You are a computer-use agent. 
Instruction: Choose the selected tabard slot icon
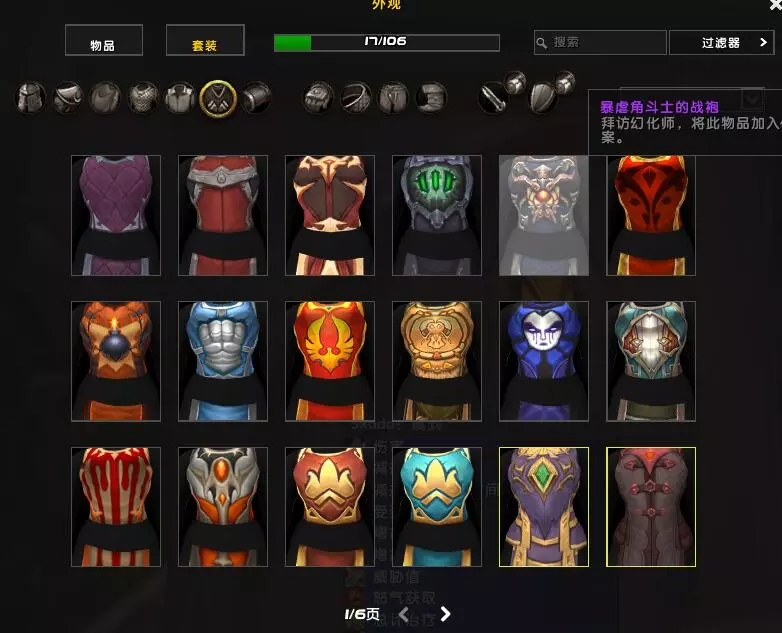pyautogui.click(x=218, y=97)
